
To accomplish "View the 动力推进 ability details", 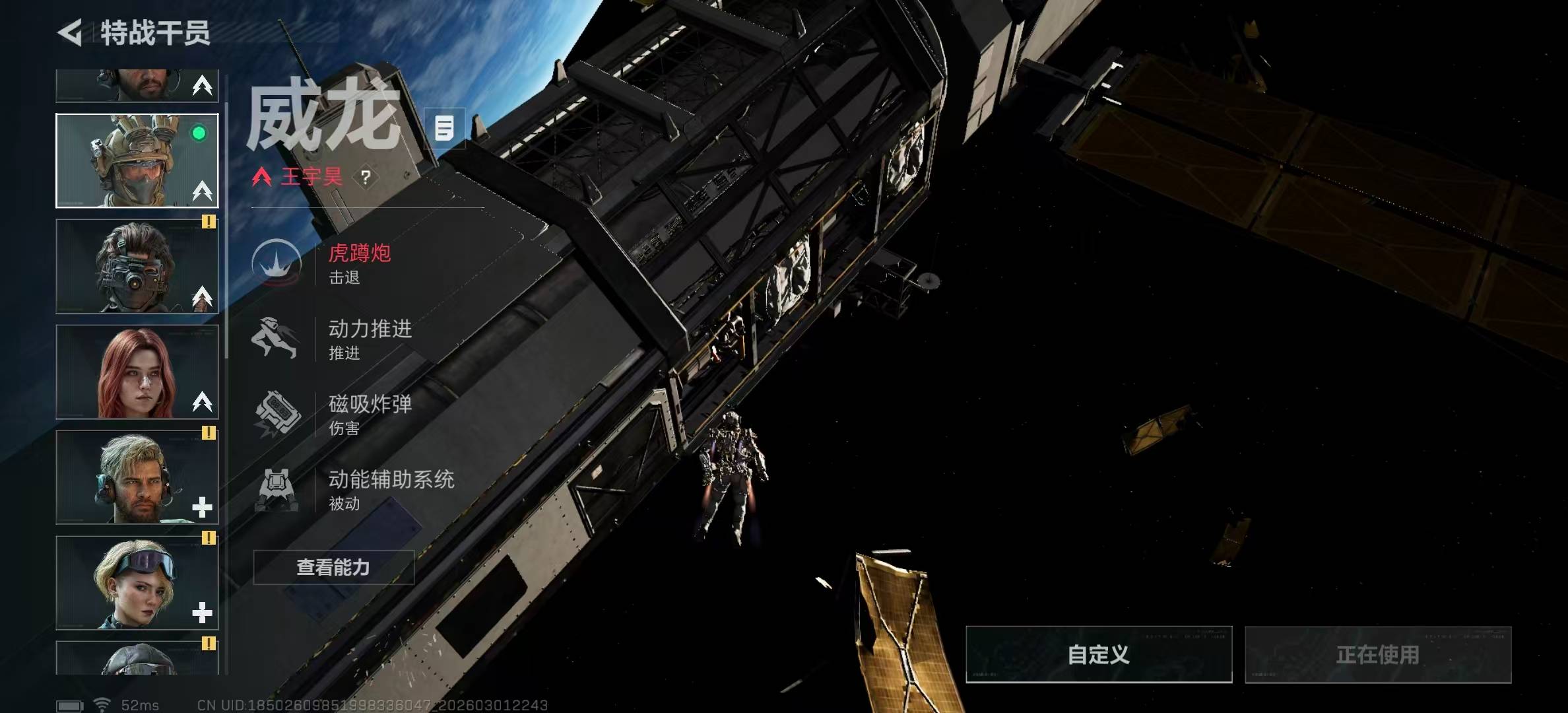I will click(x=370, y=339).
